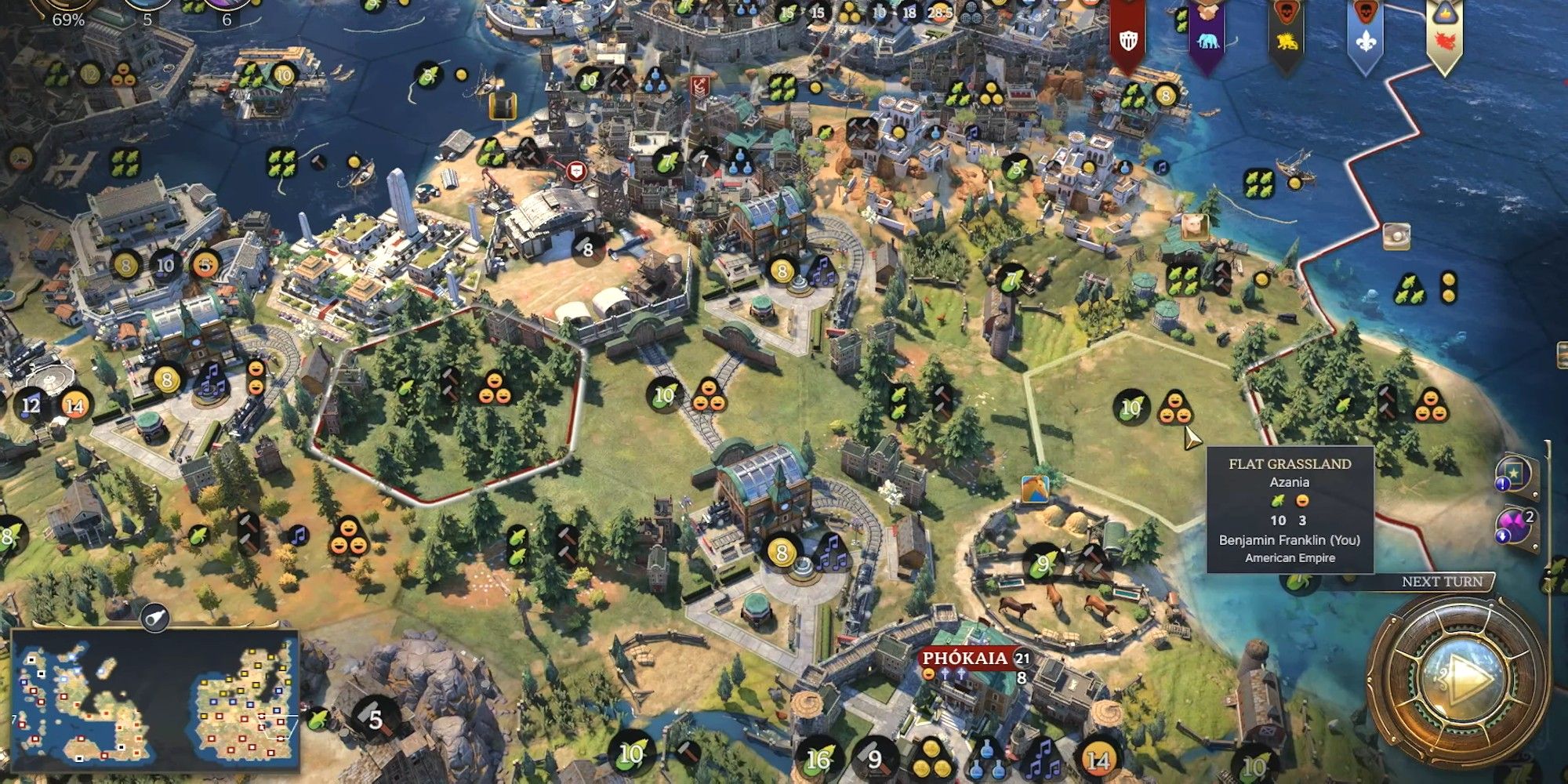Open the star notification with exclamation mark
The width and height of the screenshot is (1568, 784).
pyautogui.click(x=1513, y=473)
